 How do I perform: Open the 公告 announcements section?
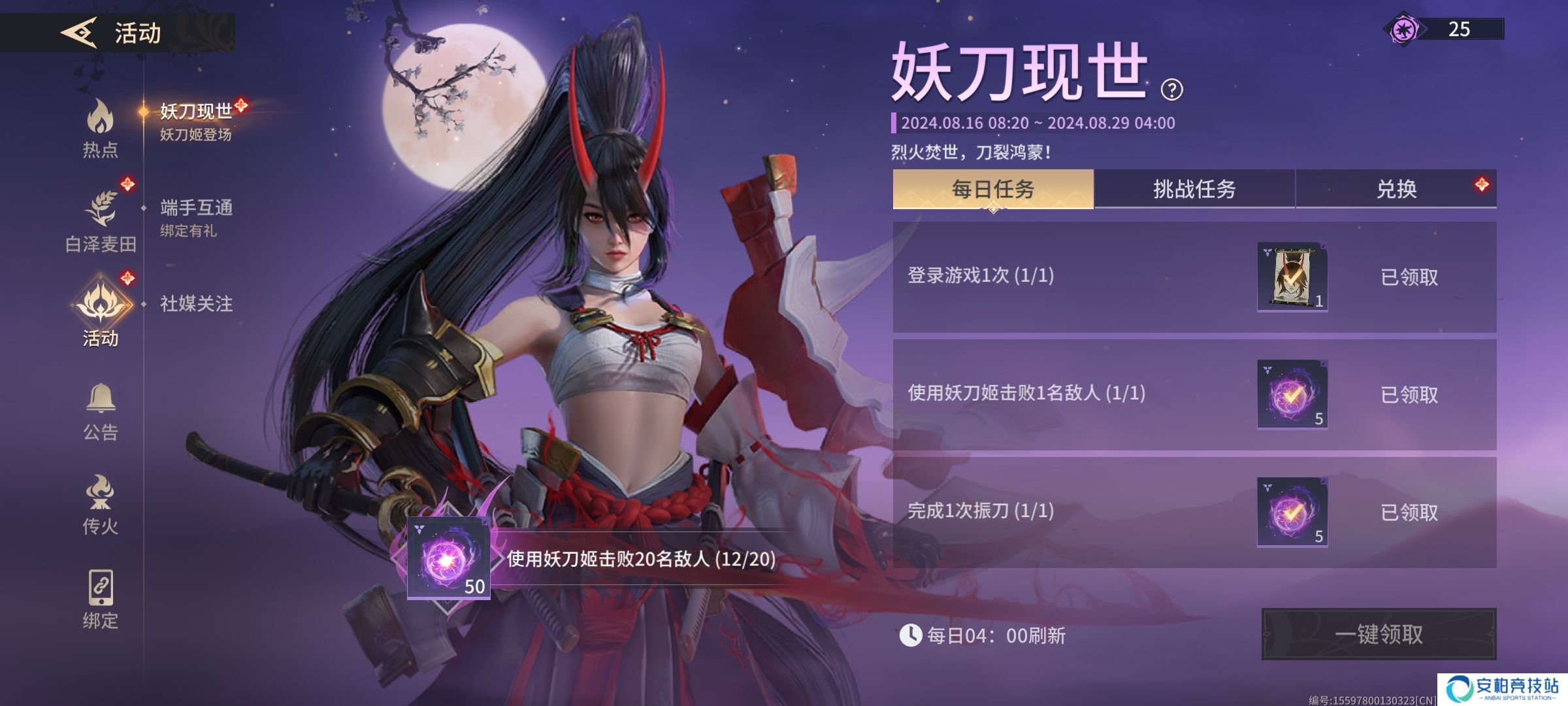(x=100, y=412)
